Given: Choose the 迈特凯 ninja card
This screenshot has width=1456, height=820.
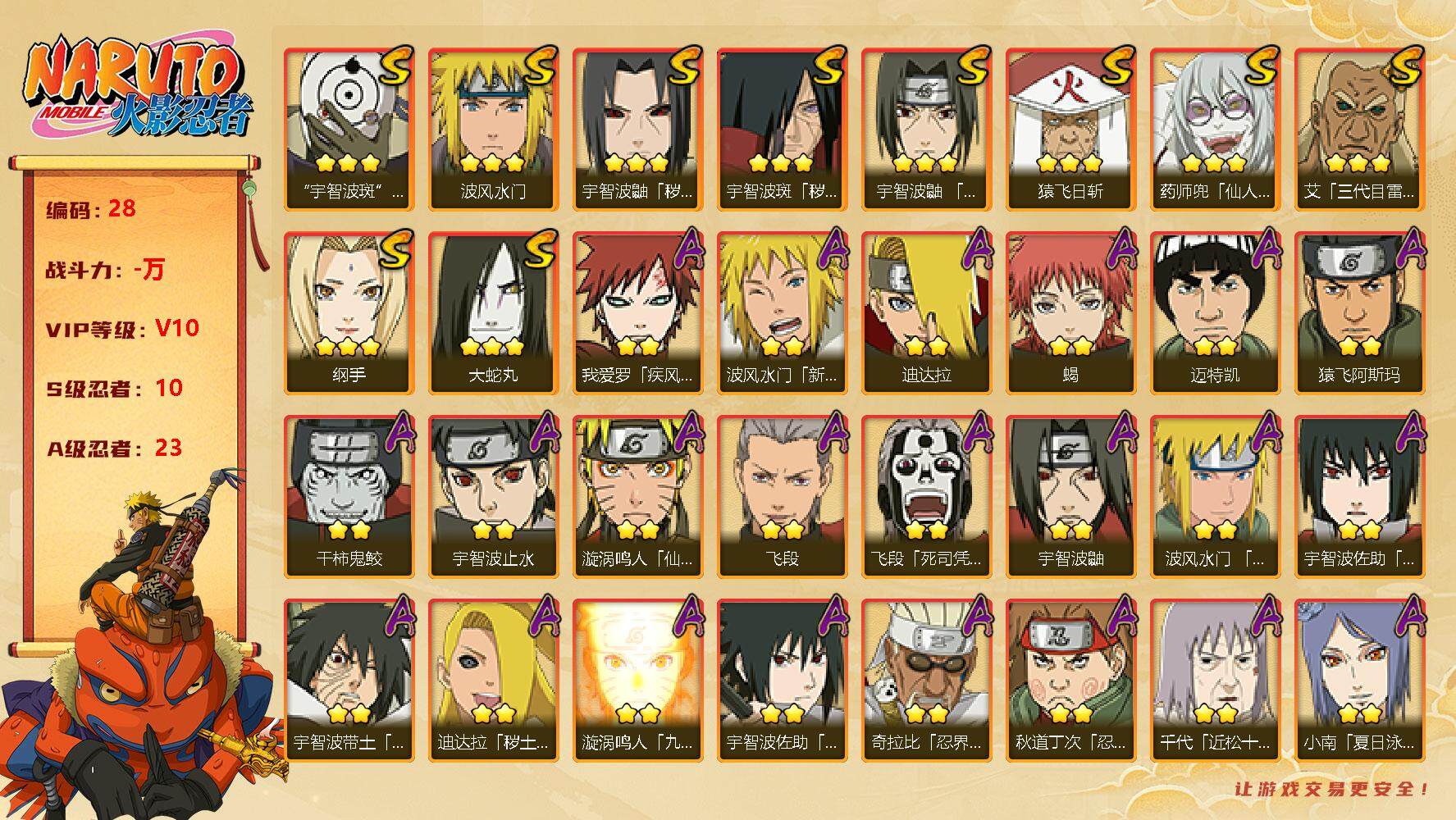Looking at the screenshot, I should click(1215, 312).
